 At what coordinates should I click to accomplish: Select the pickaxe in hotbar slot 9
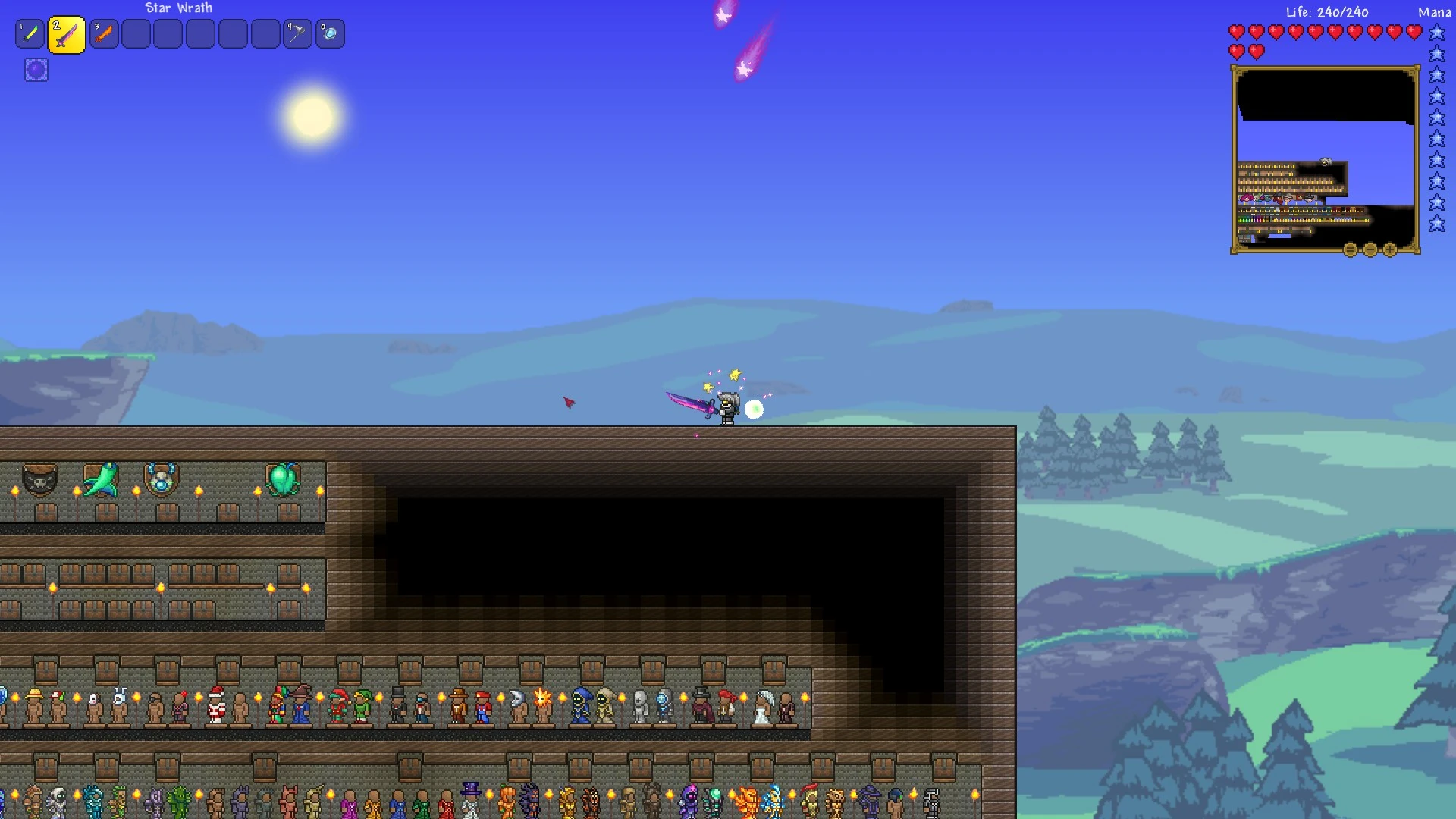pos(297,33)
